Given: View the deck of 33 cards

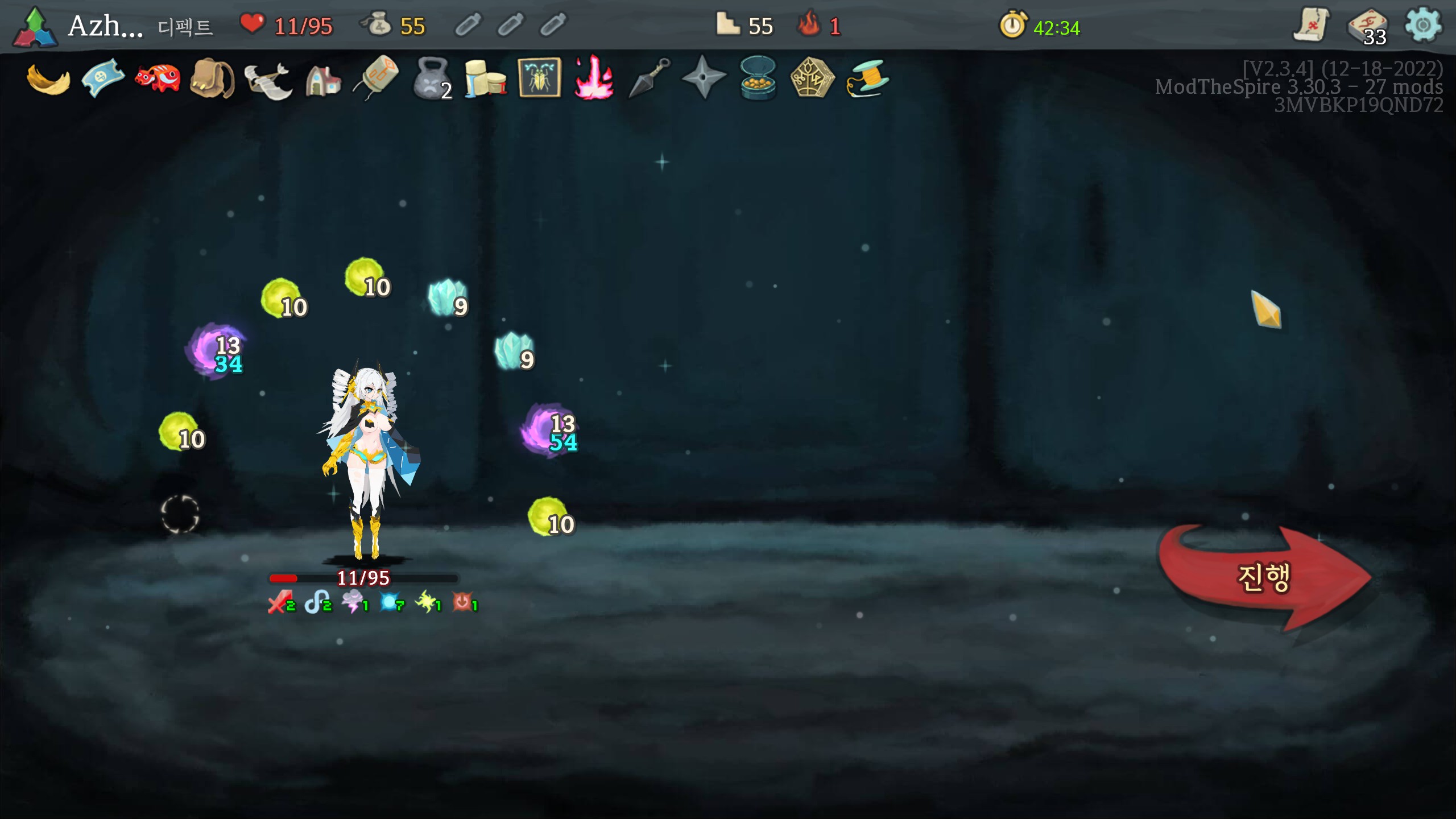Looking at the screenshot, I should click(1367, 26).
